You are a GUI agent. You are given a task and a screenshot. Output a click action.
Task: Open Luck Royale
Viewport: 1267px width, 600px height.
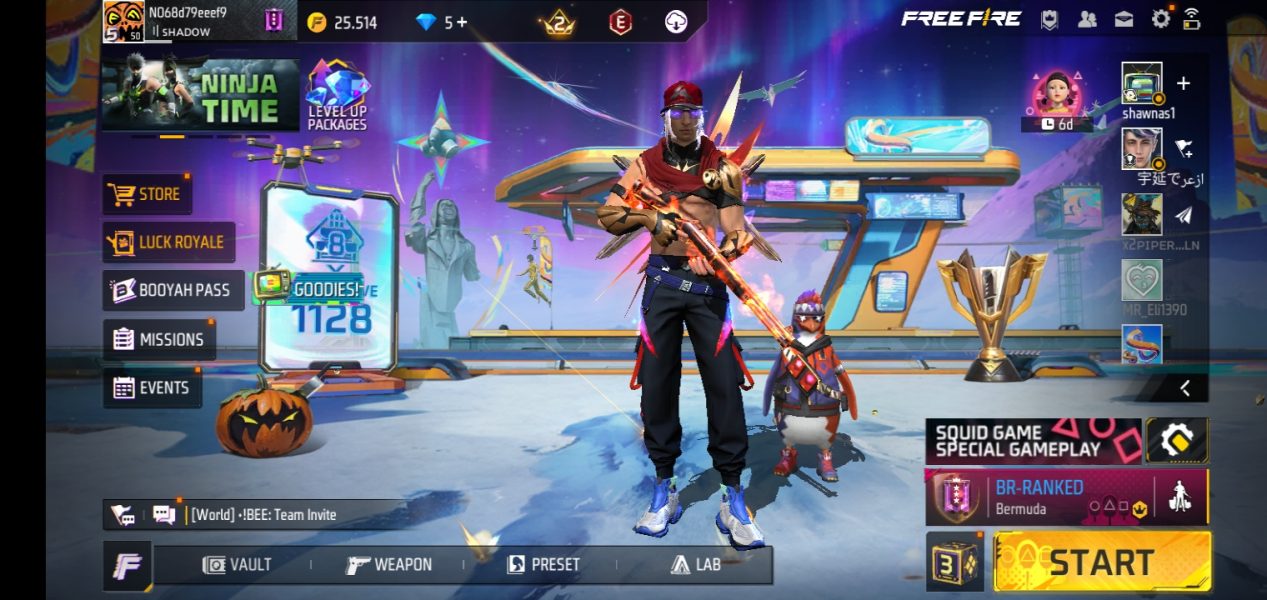tap(168, 242)
